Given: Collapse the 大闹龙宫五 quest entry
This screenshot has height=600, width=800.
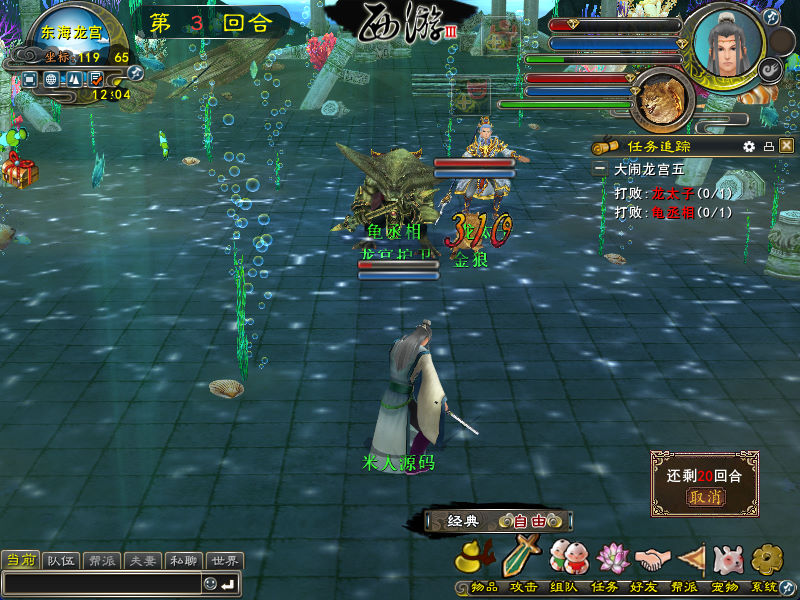Looking at the screenshot, I should pyautogui.click(x=600, y=170).
